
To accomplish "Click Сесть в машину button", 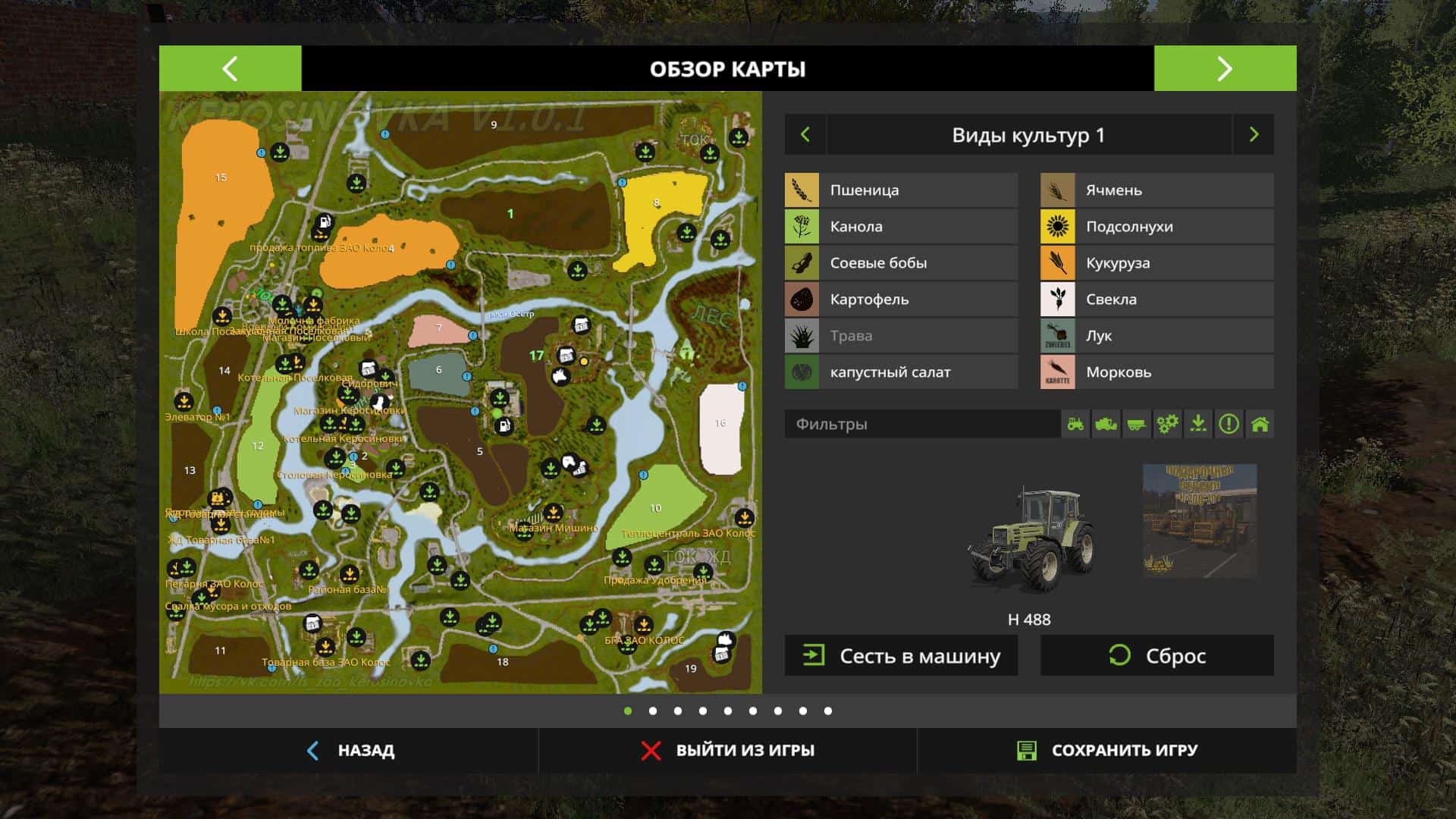I will (x=901, y=656).
